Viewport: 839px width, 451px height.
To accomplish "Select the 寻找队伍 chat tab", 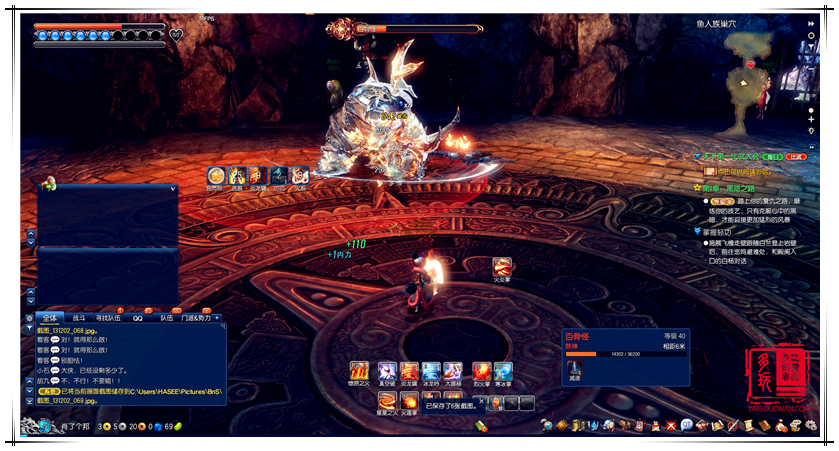I will pyautogui.click(x=110, y=317).
